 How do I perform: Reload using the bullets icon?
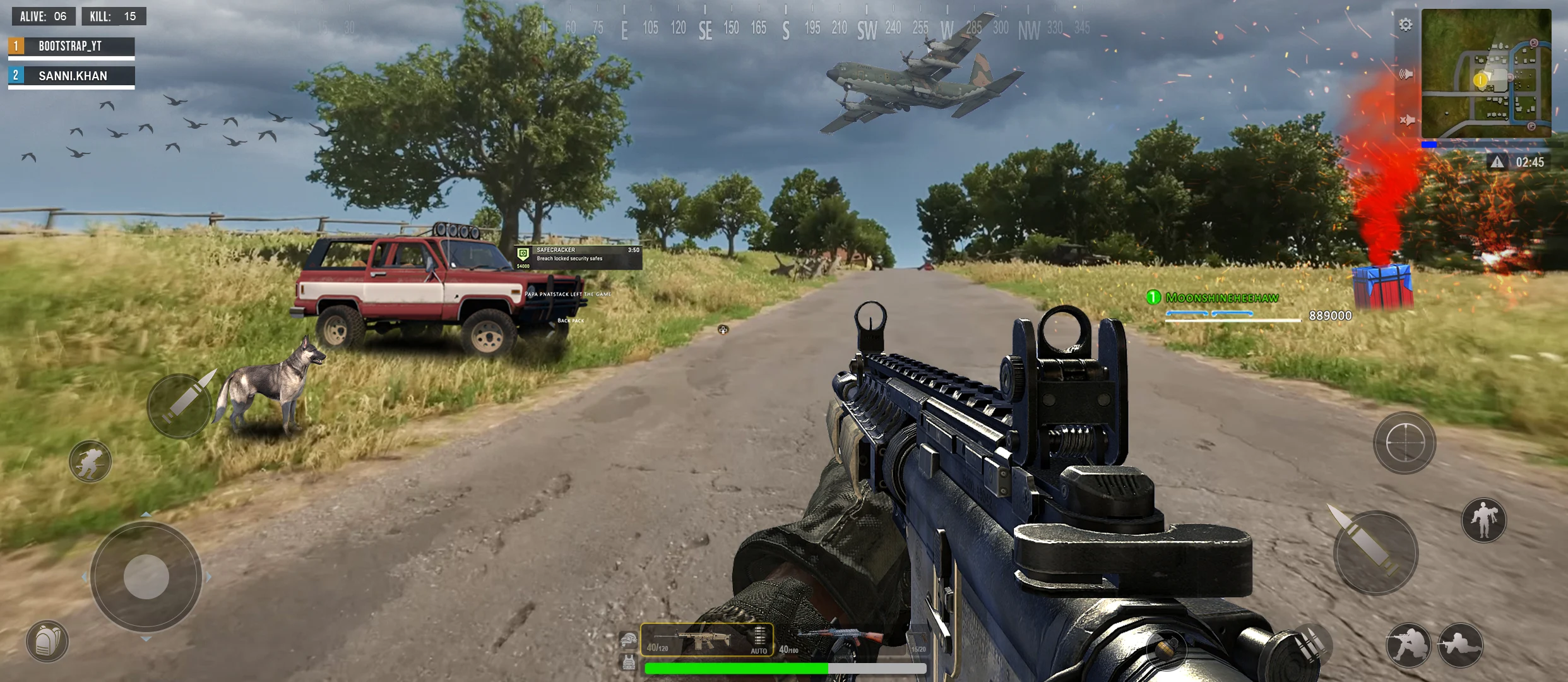coord(1310,644)
